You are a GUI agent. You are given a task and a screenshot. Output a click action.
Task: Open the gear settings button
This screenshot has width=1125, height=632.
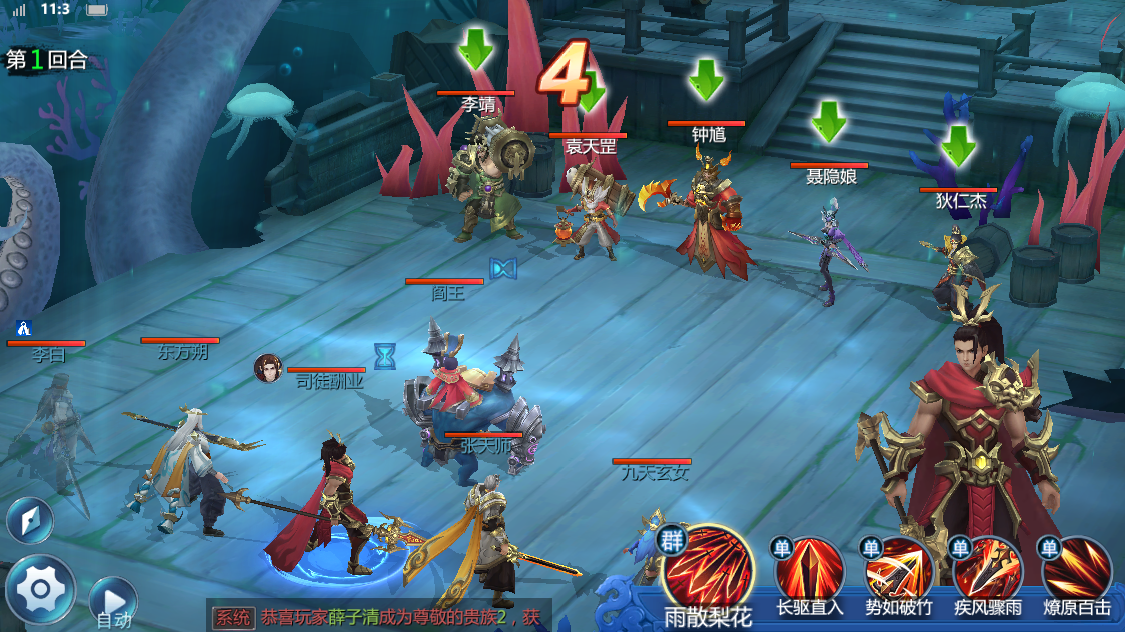coord(40,589)
